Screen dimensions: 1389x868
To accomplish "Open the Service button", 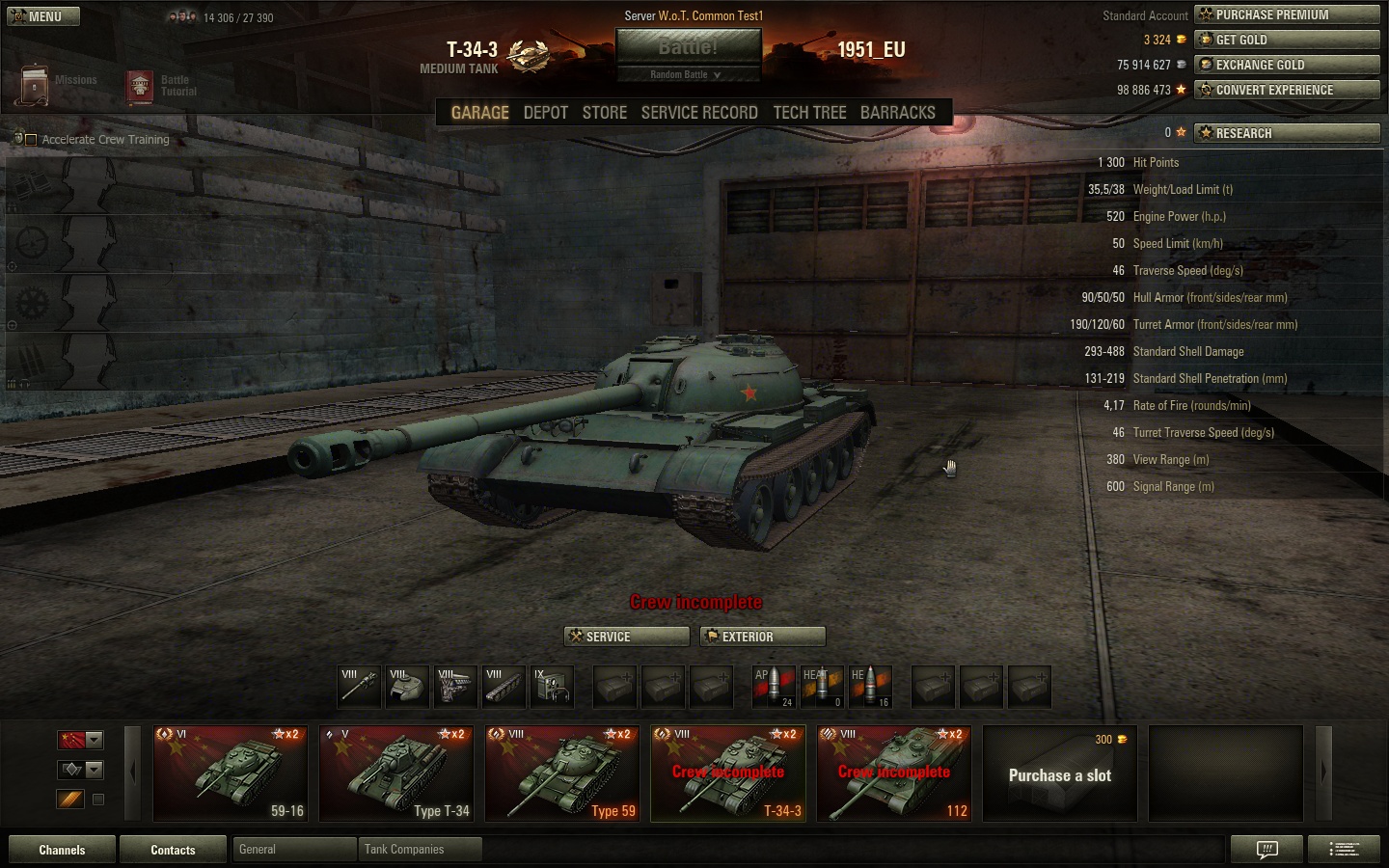I will click(626, 637).
